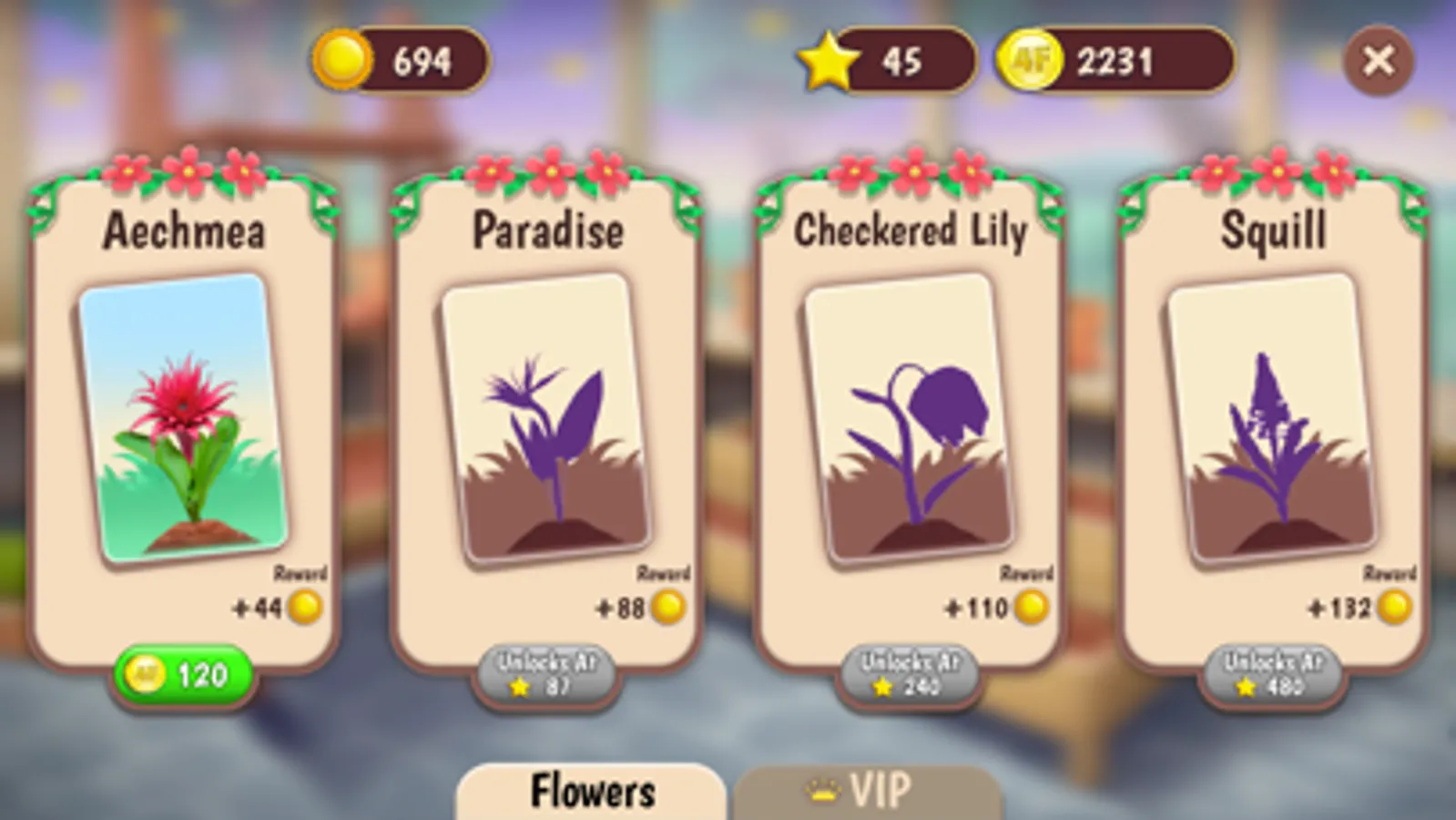Viewport: 1456px width, 820px height.
Task: Click the Unlocks At 87 badge on Paradise
Action: coord(545,674)
